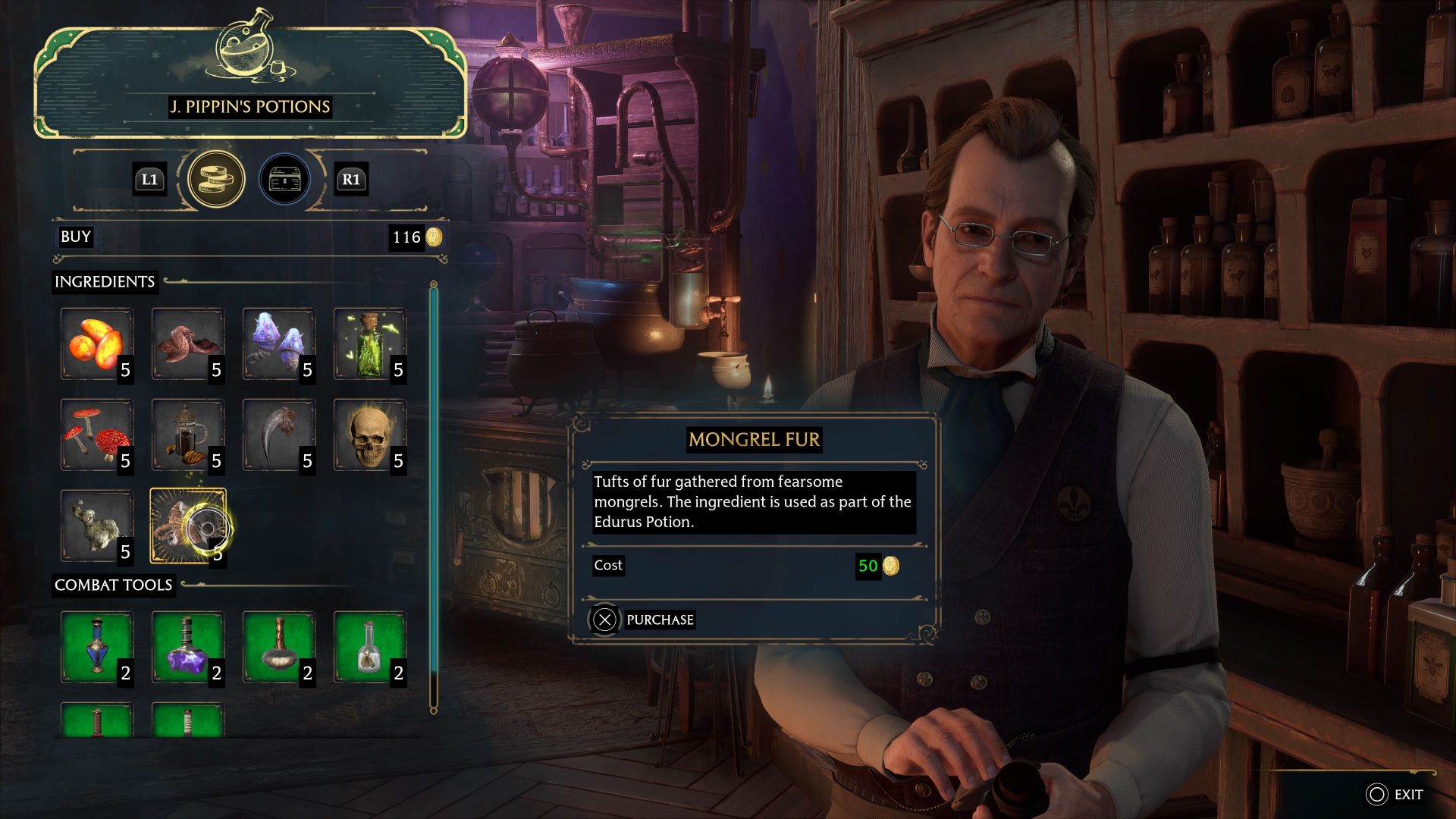The image size is (1456, 819).
Task: Select the purple crystal potion bottle
Action: tap(187, 646)
